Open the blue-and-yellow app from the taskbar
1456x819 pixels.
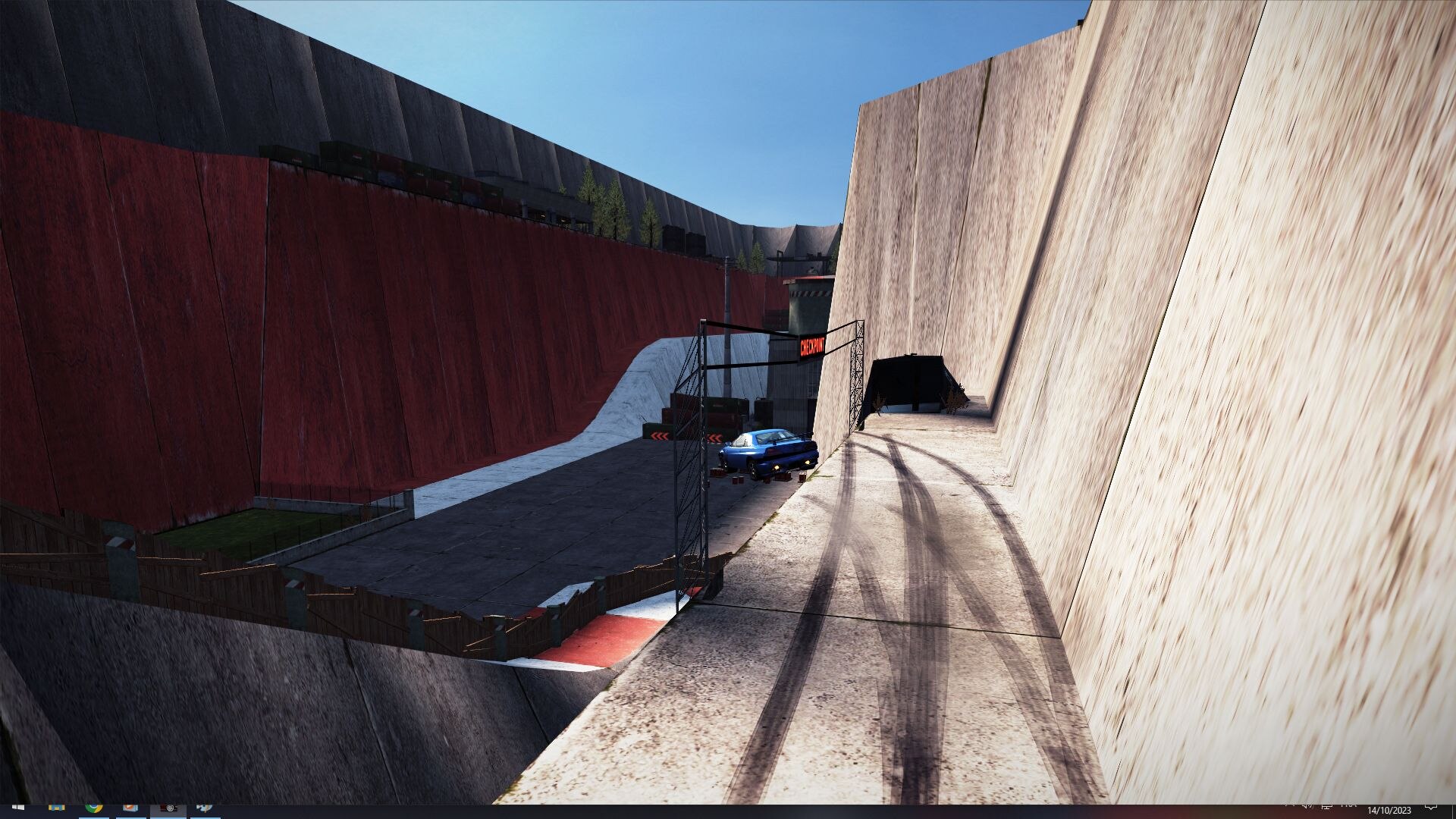point(58,808)
